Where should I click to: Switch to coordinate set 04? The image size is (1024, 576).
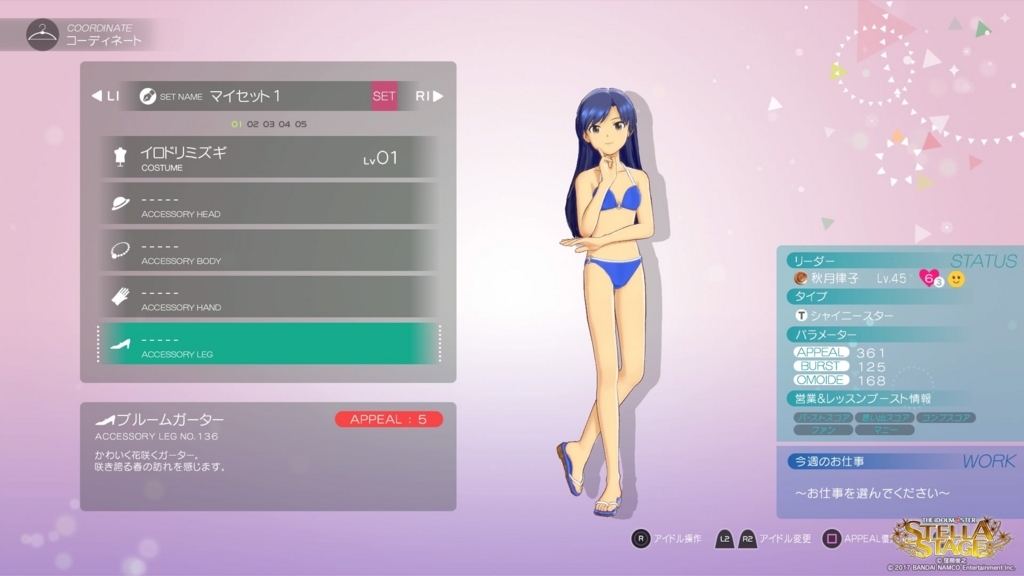pos(285,124)
